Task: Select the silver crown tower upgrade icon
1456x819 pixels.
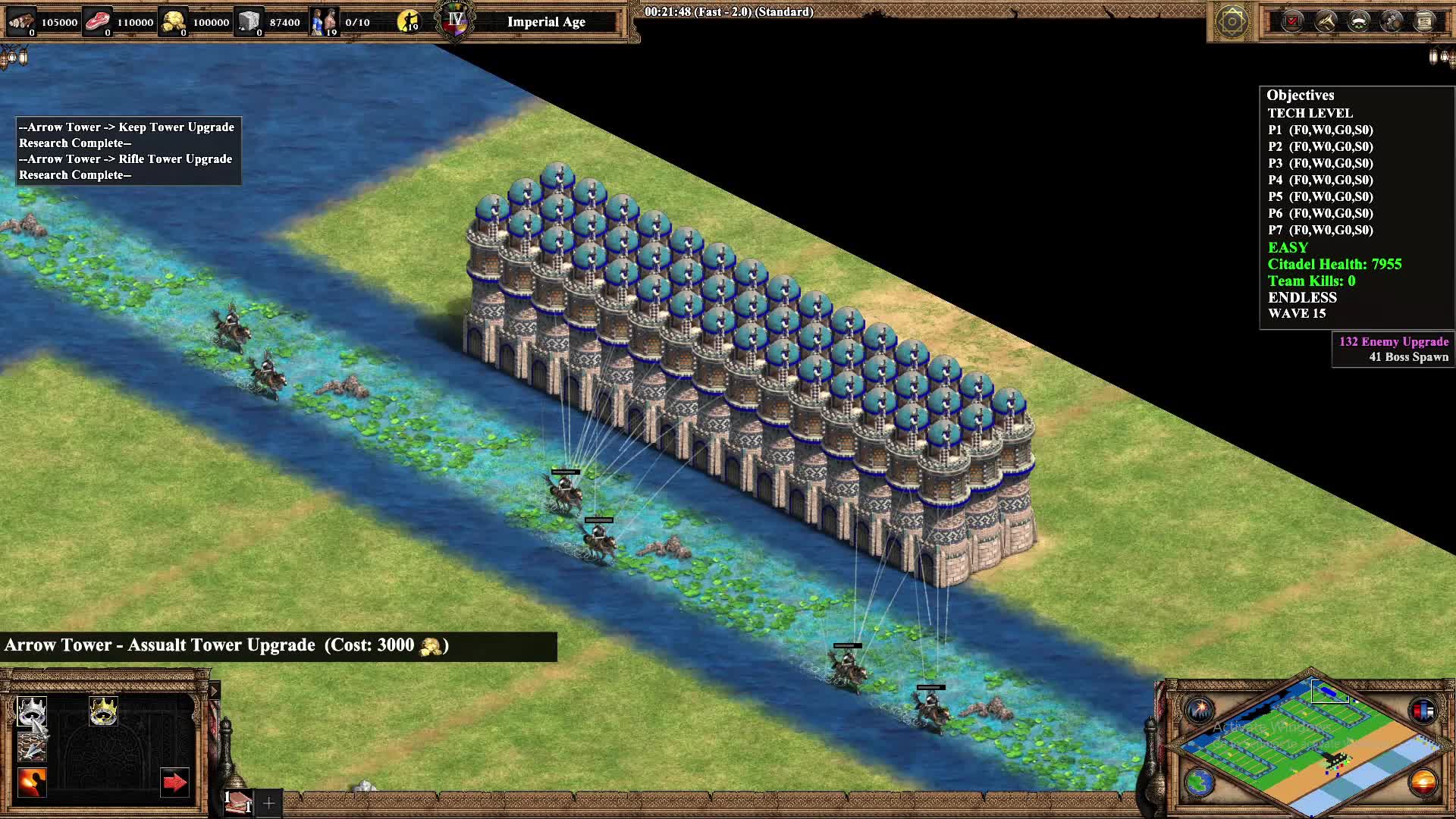Action: coord(32,712)
